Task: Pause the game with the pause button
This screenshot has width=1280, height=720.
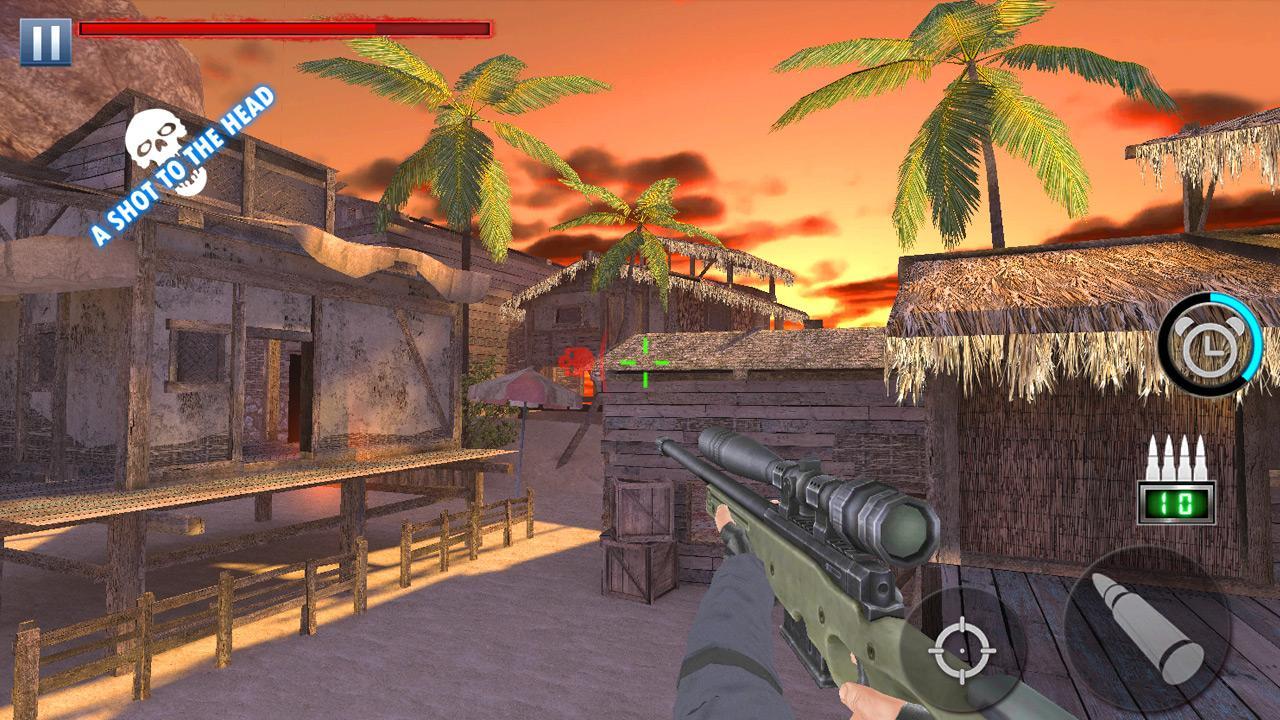Action: tap(45, 41)
